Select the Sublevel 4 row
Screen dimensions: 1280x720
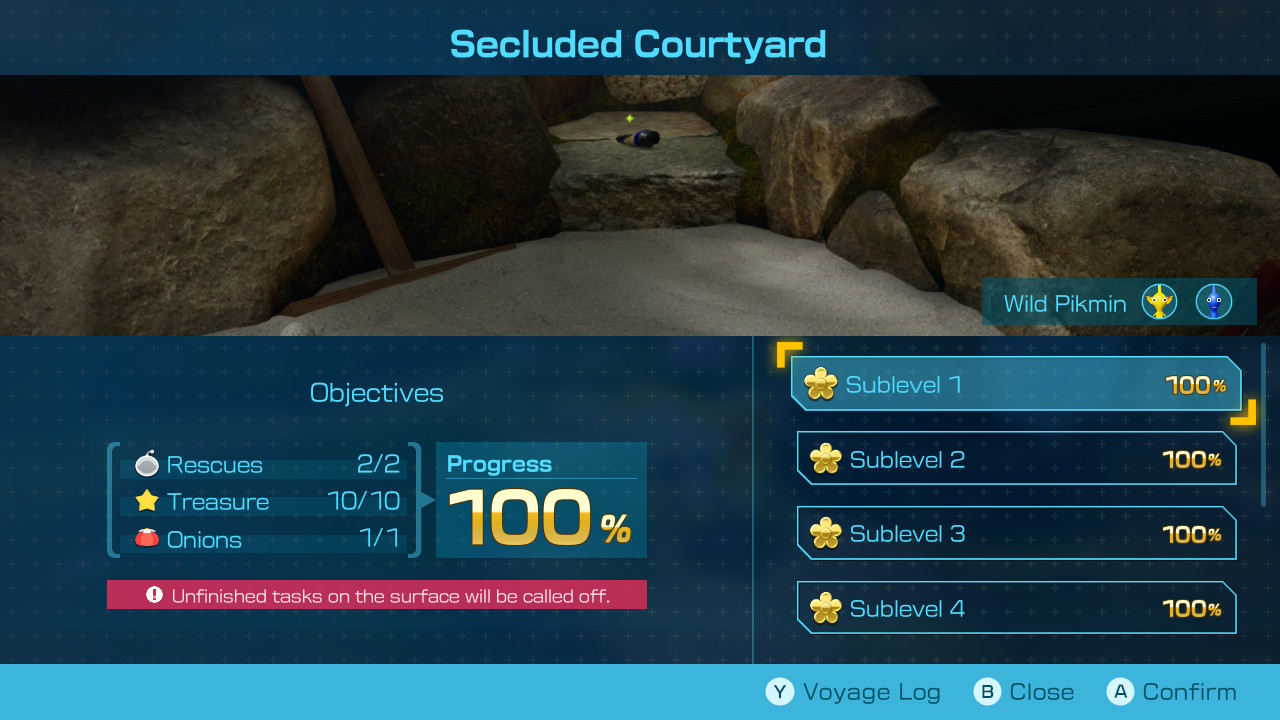pos(1016,608)
